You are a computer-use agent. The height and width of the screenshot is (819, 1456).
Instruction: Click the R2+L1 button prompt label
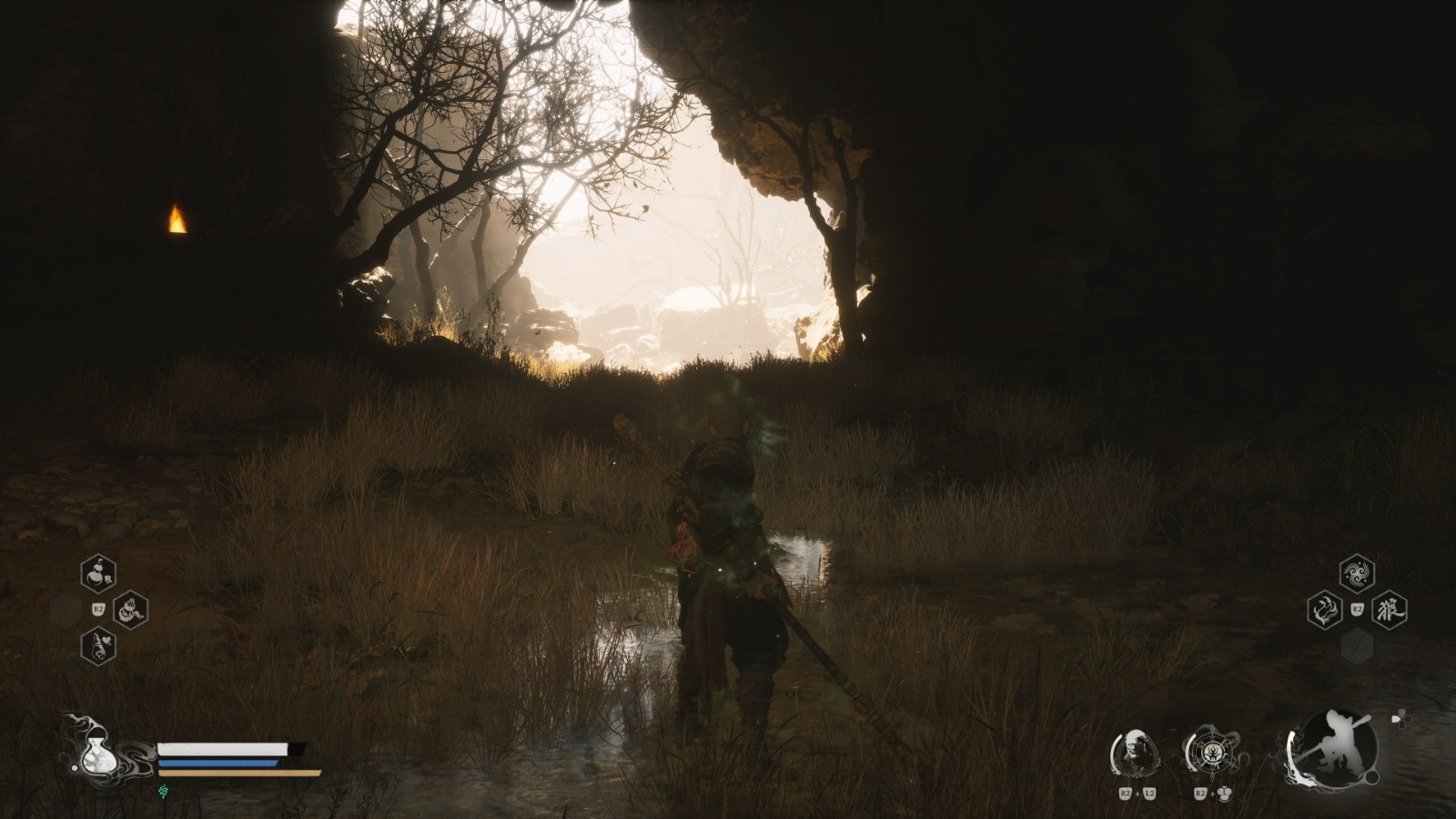pyautogui.click(x=1210, y=793)
